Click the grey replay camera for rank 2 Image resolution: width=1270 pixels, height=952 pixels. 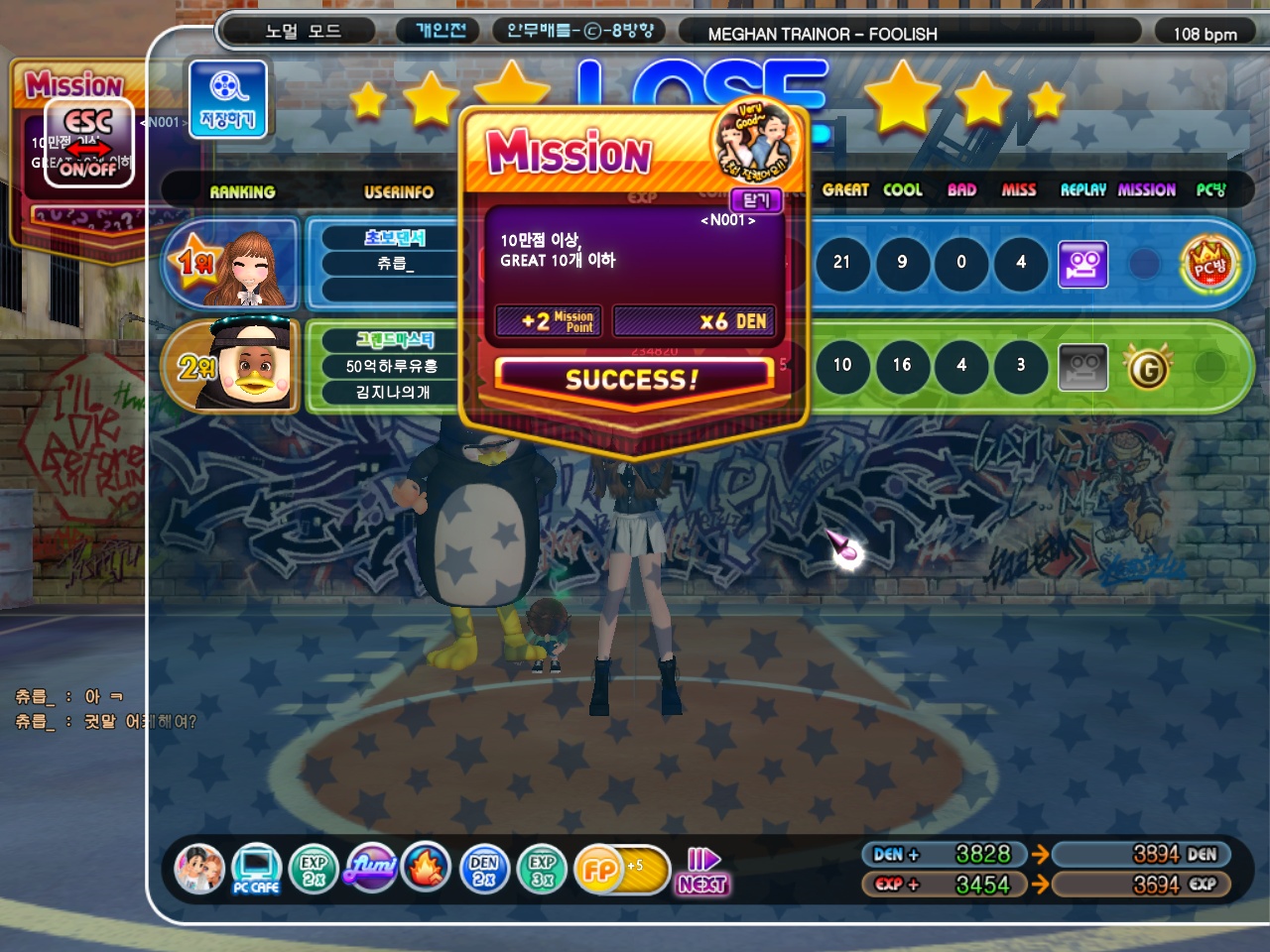[1082, 368]
